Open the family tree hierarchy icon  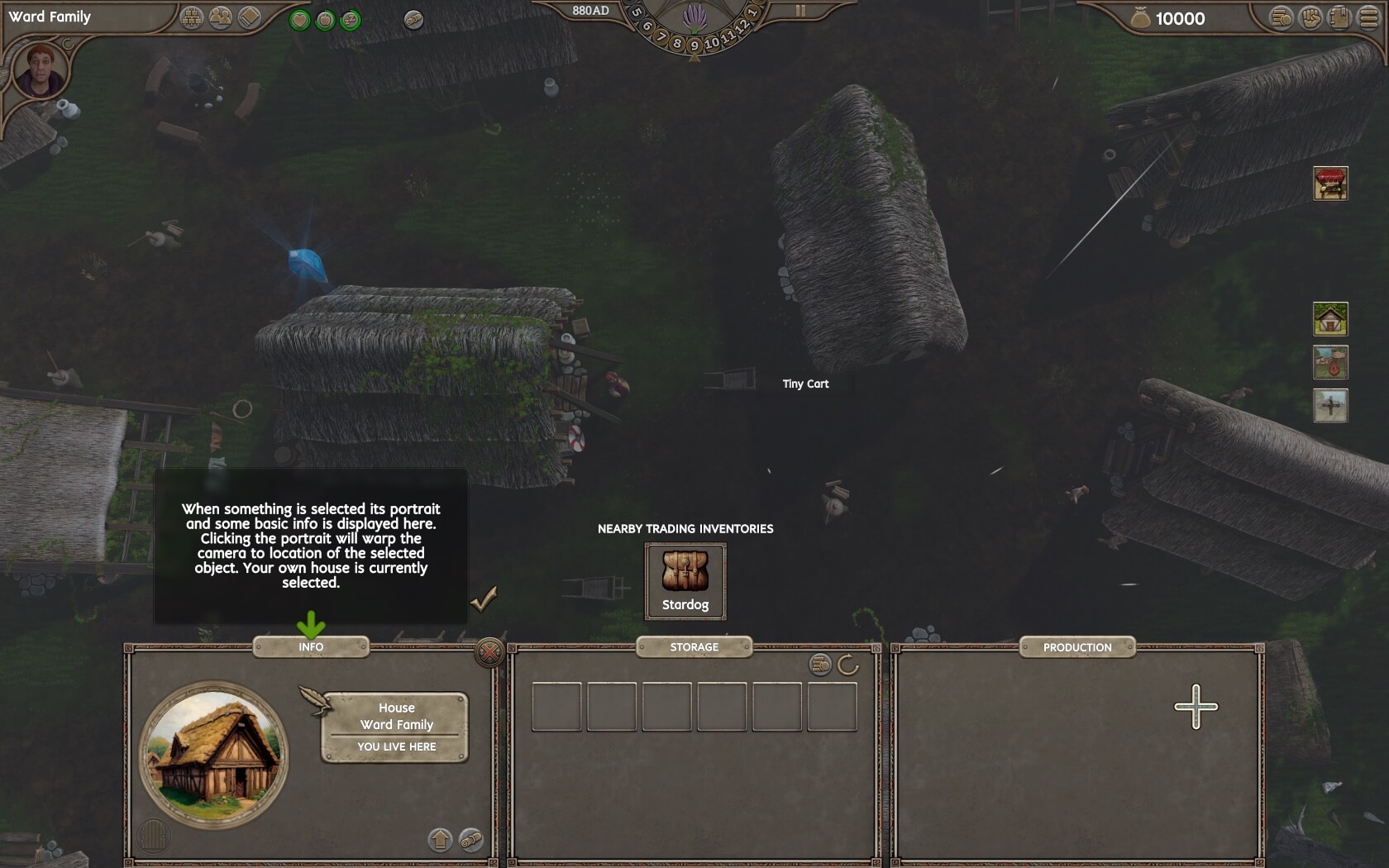click(192, 18)
